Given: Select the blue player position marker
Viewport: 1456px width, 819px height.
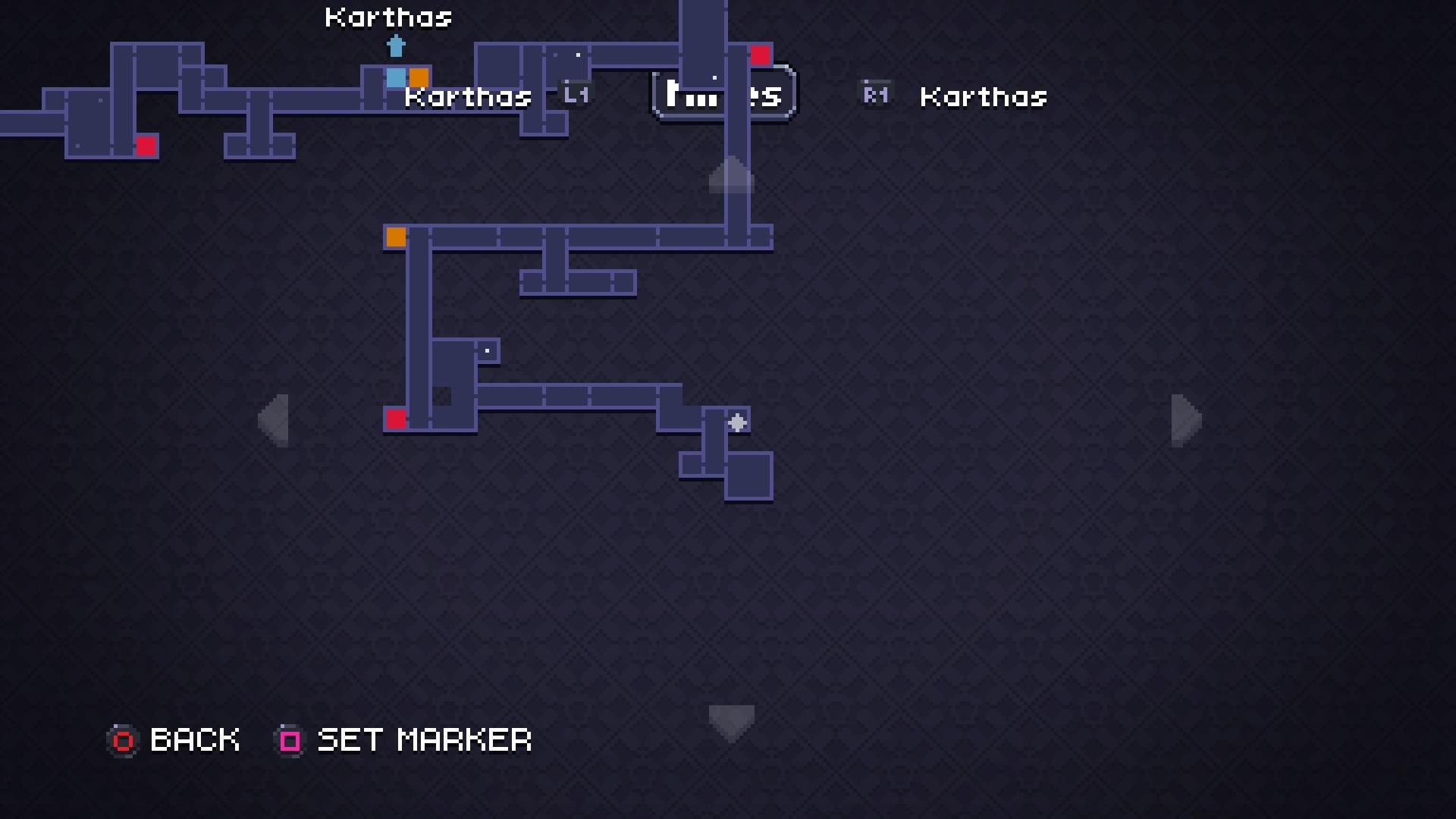Looking at the screenshot, I should coord(397,77).
